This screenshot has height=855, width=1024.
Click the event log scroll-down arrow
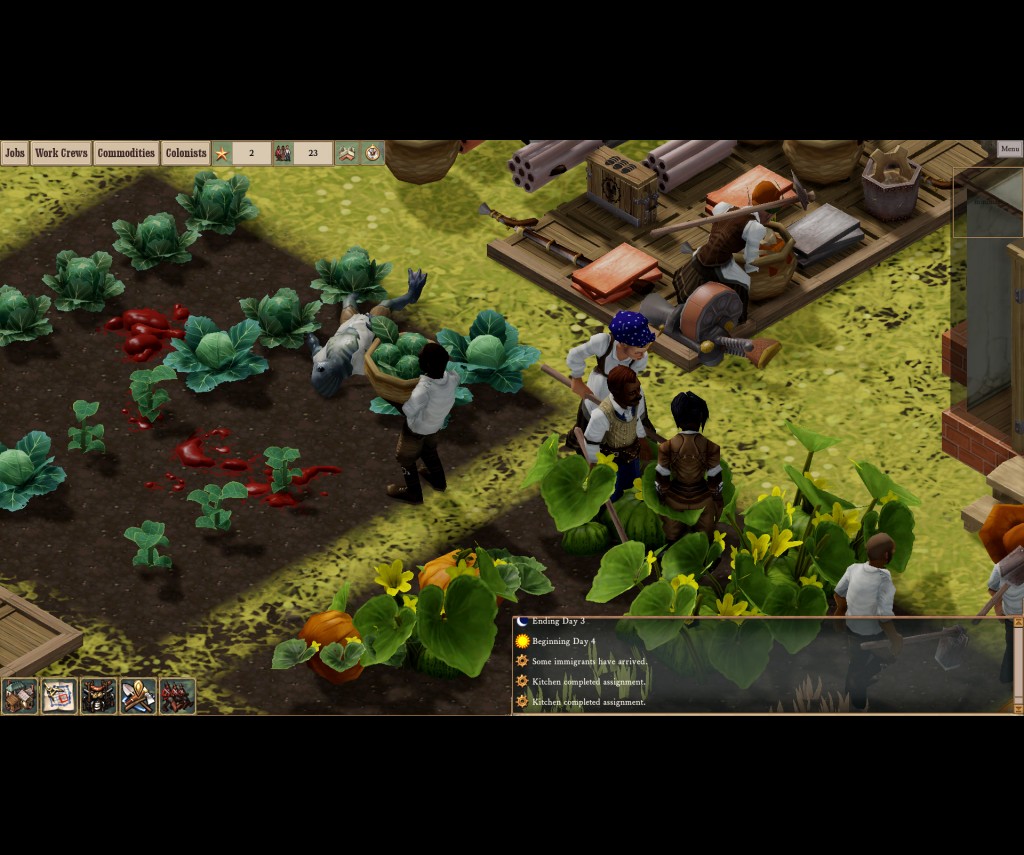[x=1018, y=708]
